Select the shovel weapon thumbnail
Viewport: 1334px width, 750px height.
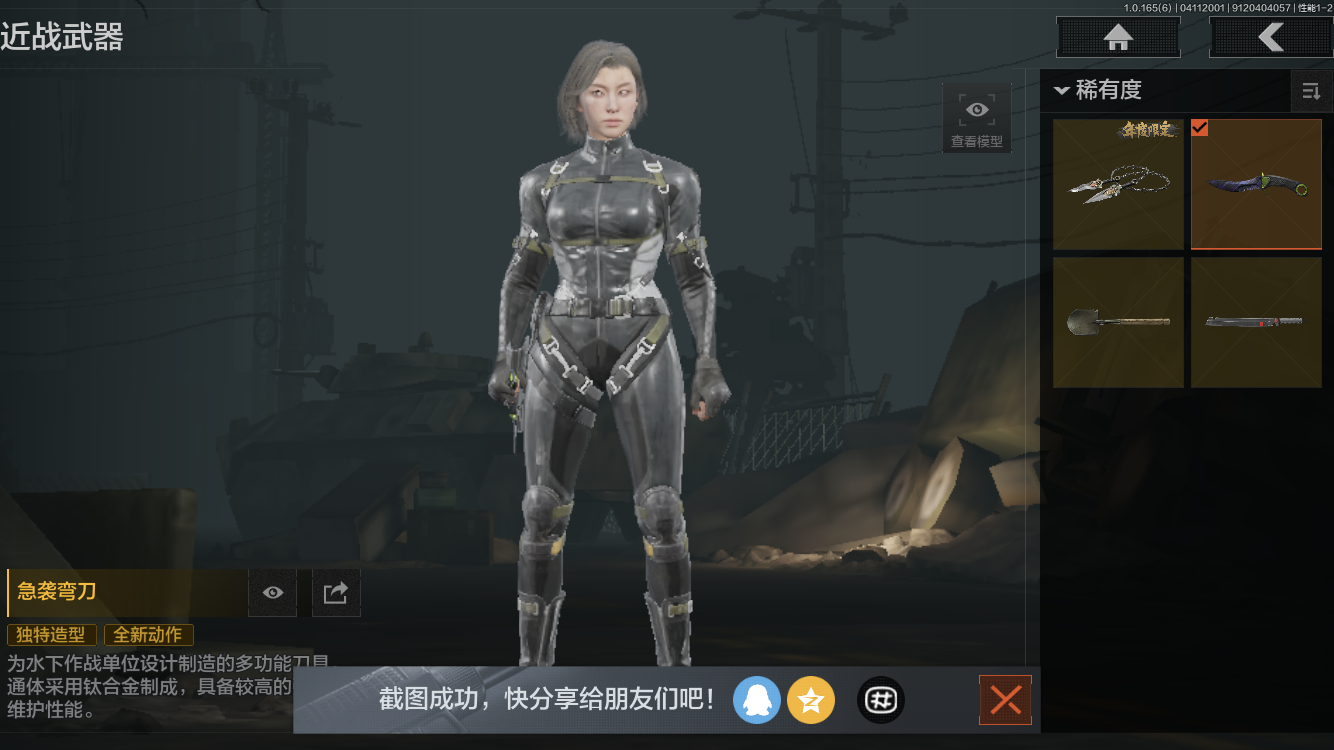pyautogui.click(x=1118, y=322)
